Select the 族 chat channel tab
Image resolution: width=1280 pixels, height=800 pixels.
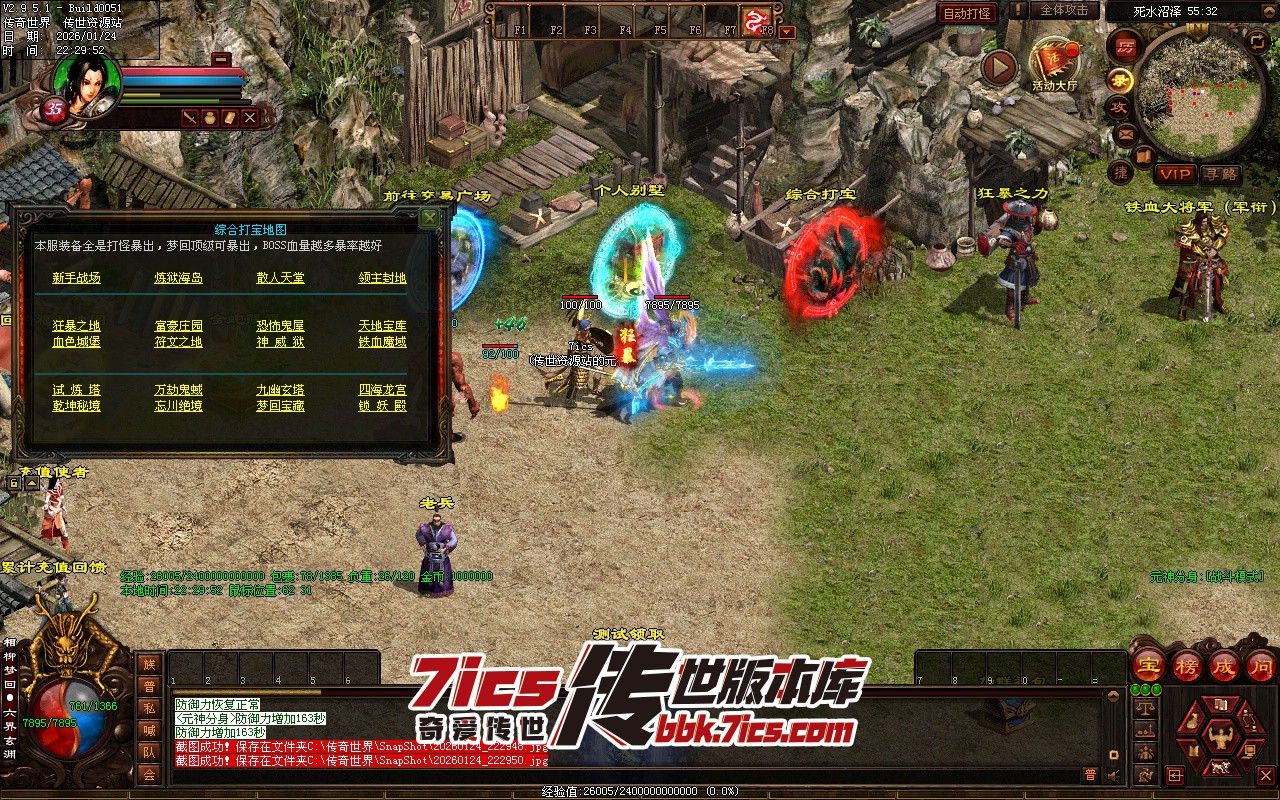pyautogui.click(x=149, y=664)
